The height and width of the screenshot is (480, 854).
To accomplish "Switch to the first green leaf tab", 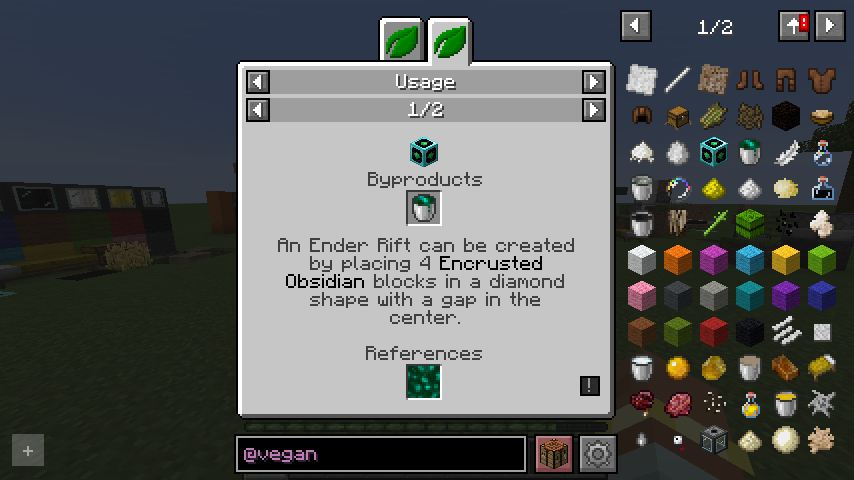I will tap(403, 42).
